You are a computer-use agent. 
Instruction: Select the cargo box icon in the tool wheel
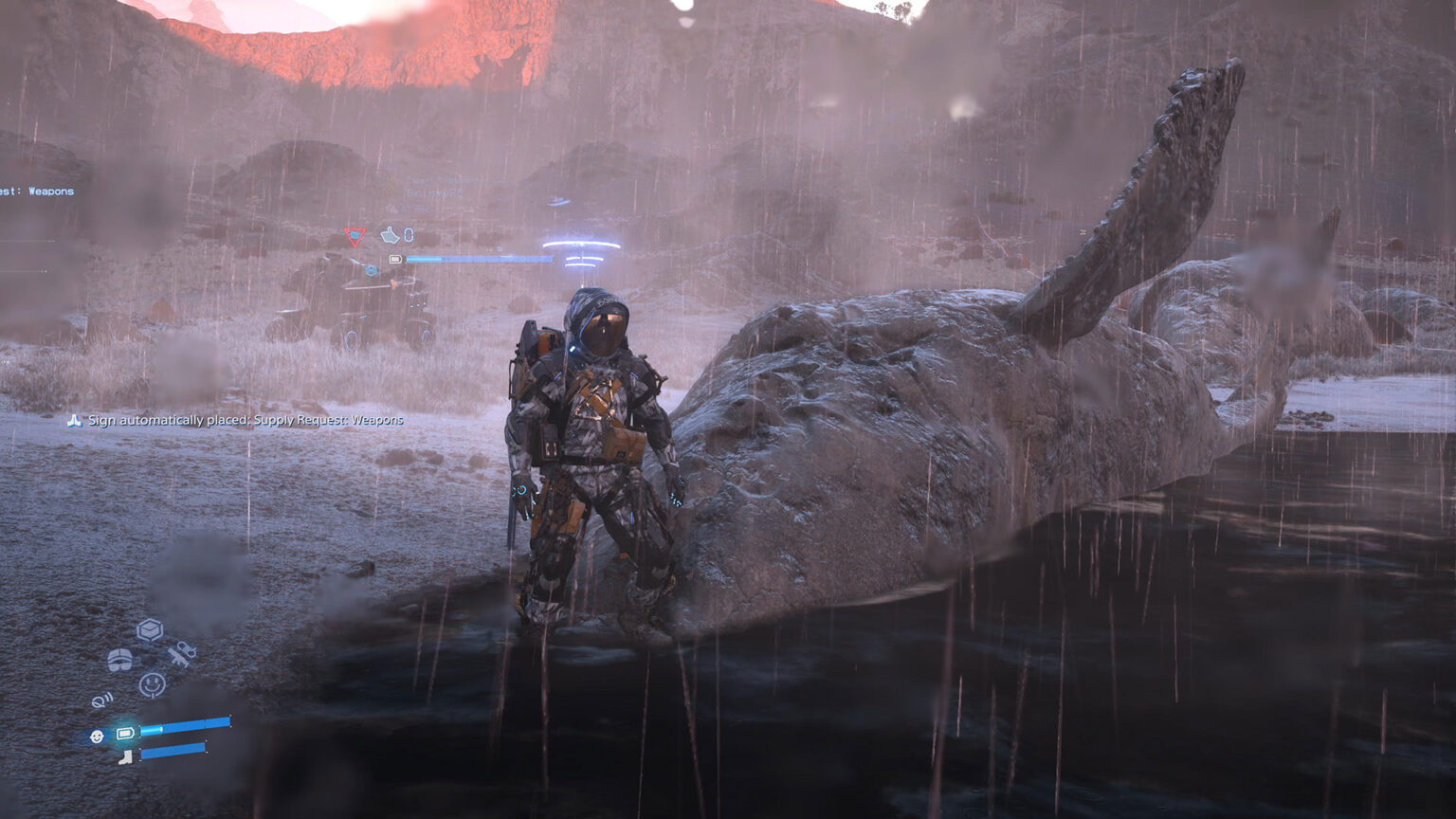pos(148,628)
